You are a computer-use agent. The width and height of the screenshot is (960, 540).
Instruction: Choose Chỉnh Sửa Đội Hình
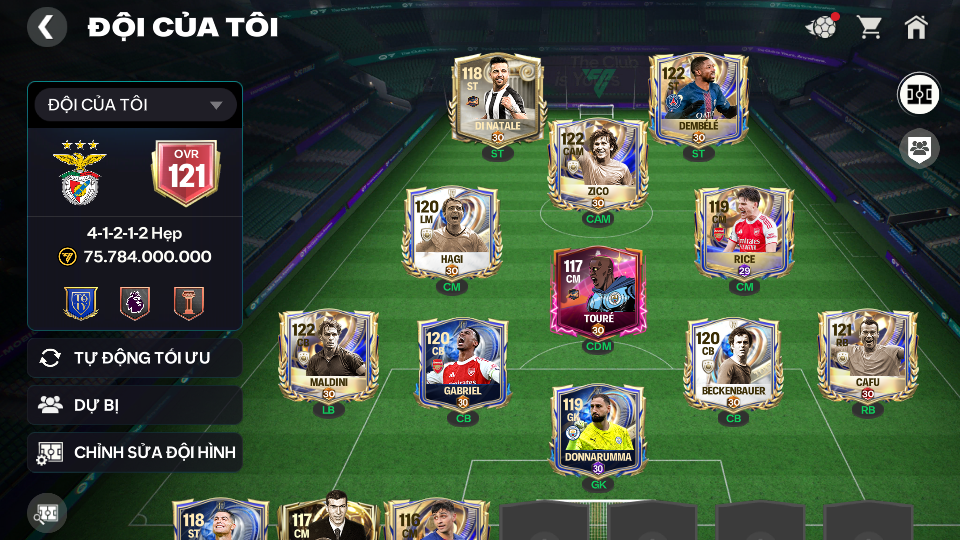click(135, 453)
